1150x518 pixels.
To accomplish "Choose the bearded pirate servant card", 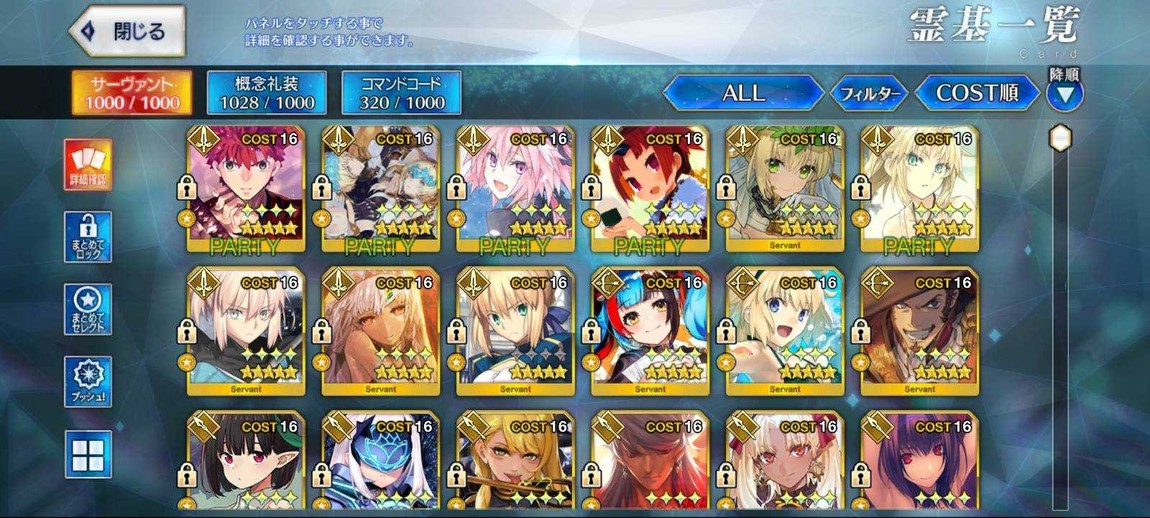I will click(919, 330).
